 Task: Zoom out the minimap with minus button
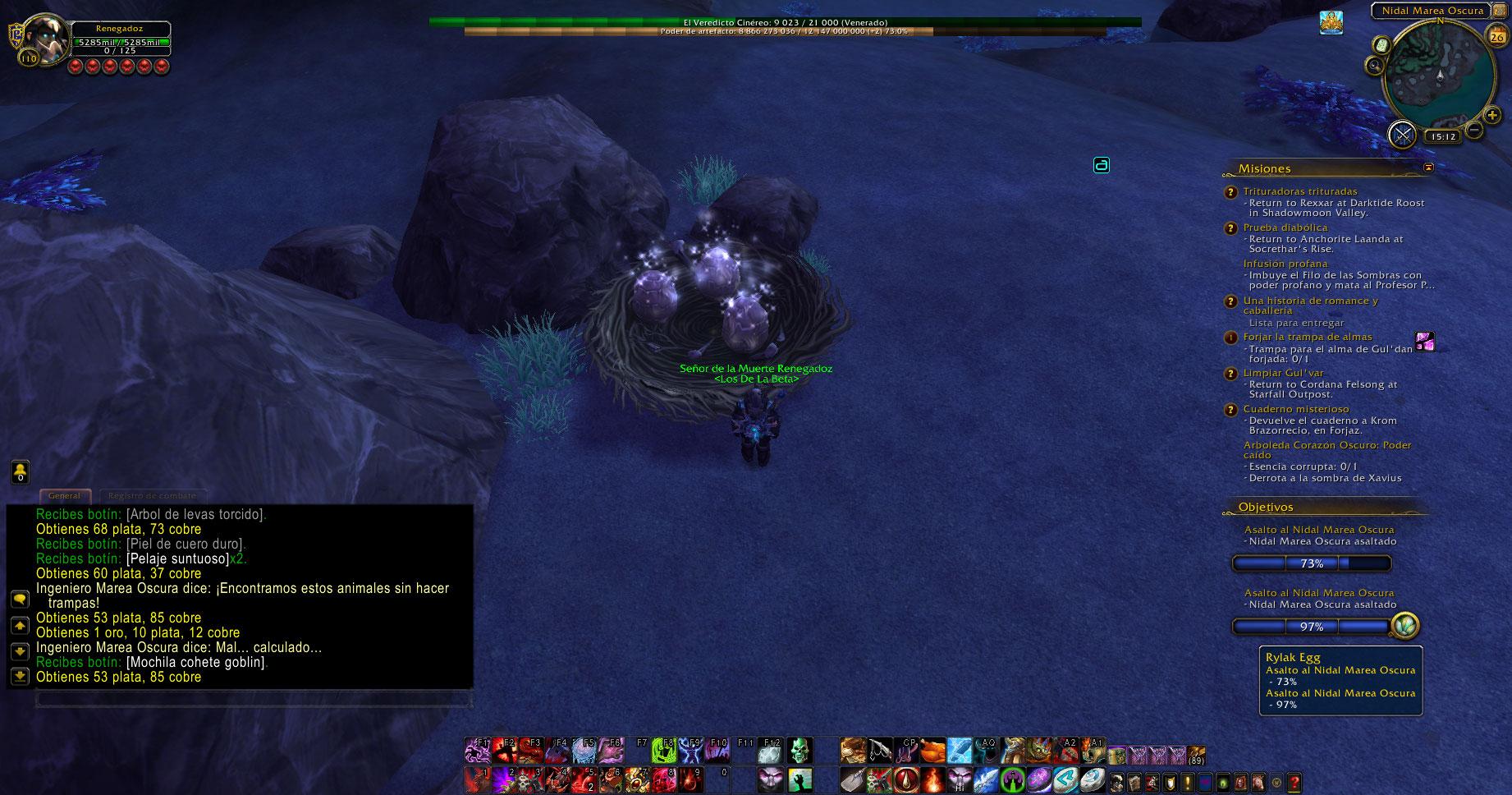tap(1474, 131)
